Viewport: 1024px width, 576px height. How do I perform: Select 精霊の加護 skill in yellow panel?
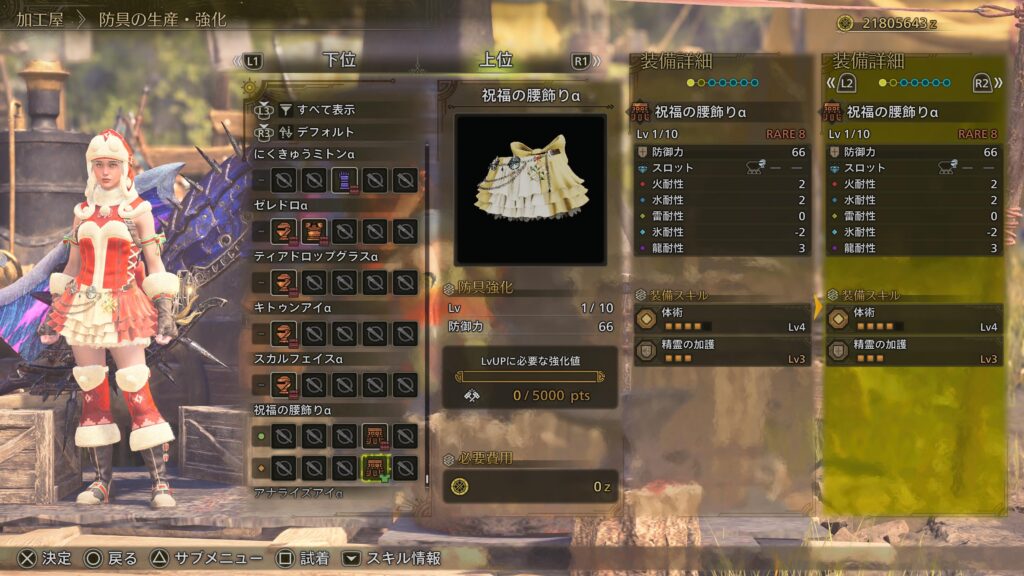[911, 351]
